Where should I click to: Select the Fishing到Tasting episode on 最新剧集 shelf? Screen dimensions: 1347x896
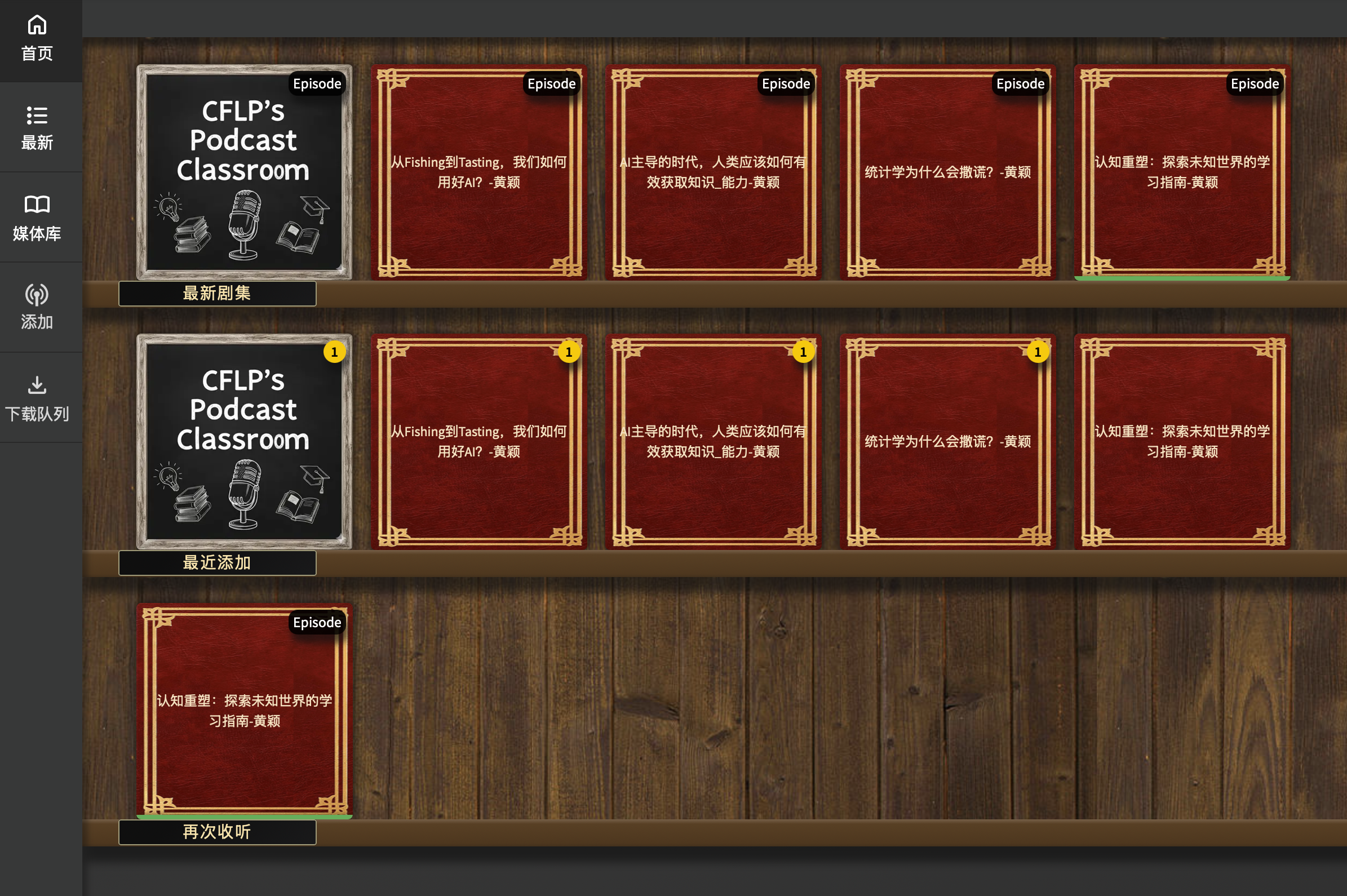point(478,172)
